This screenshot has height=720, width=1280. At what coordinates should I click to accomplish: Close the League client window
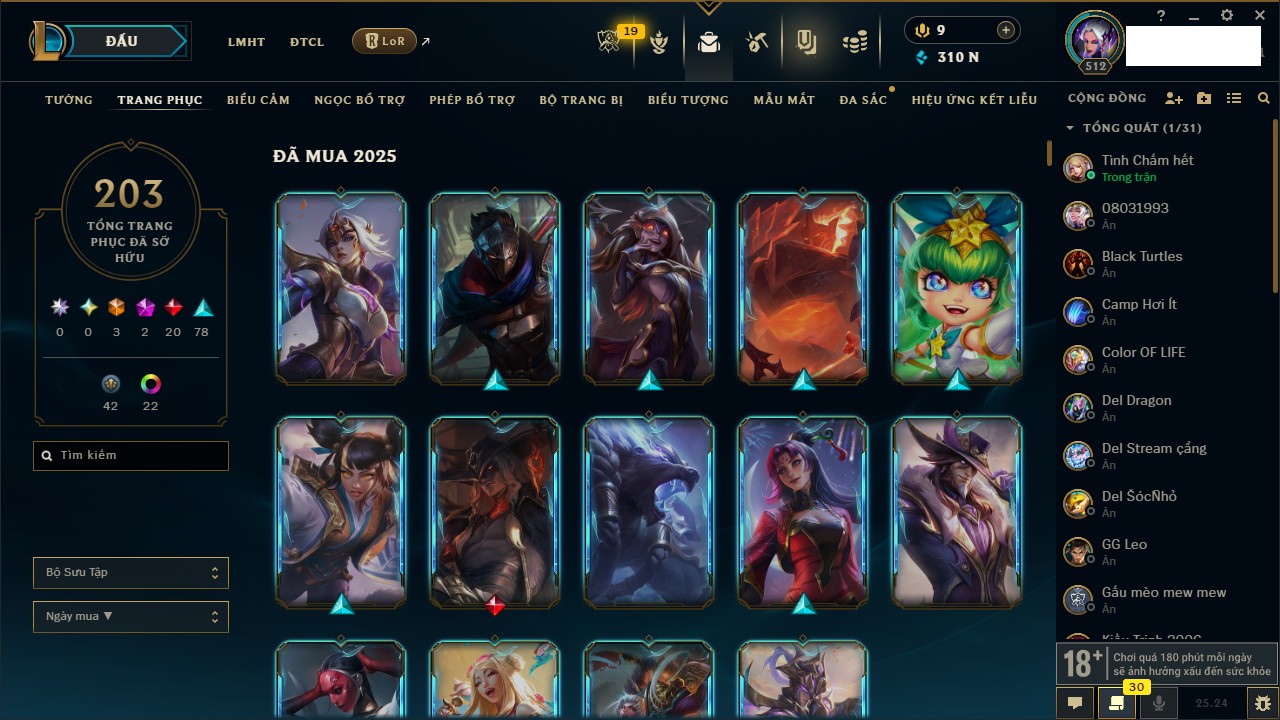click(1260, 16)
